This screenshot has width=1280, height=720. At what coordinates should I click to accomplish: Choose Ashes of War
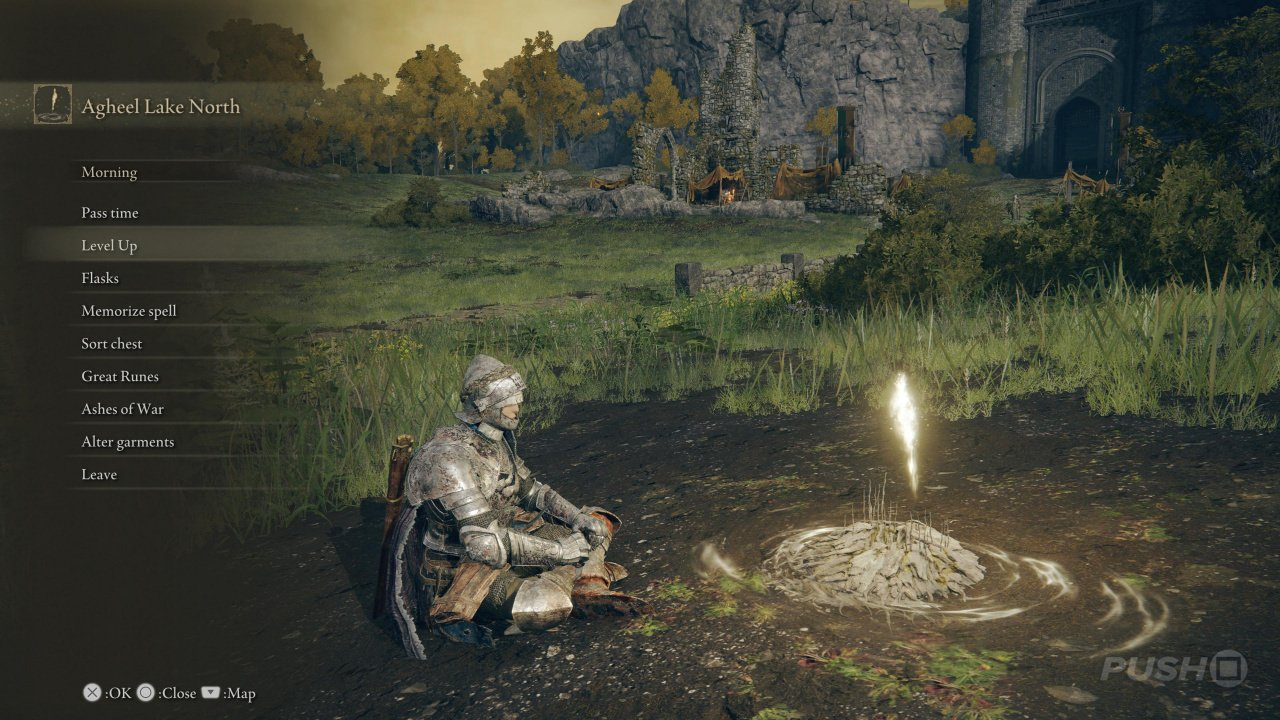pos(122,409)
